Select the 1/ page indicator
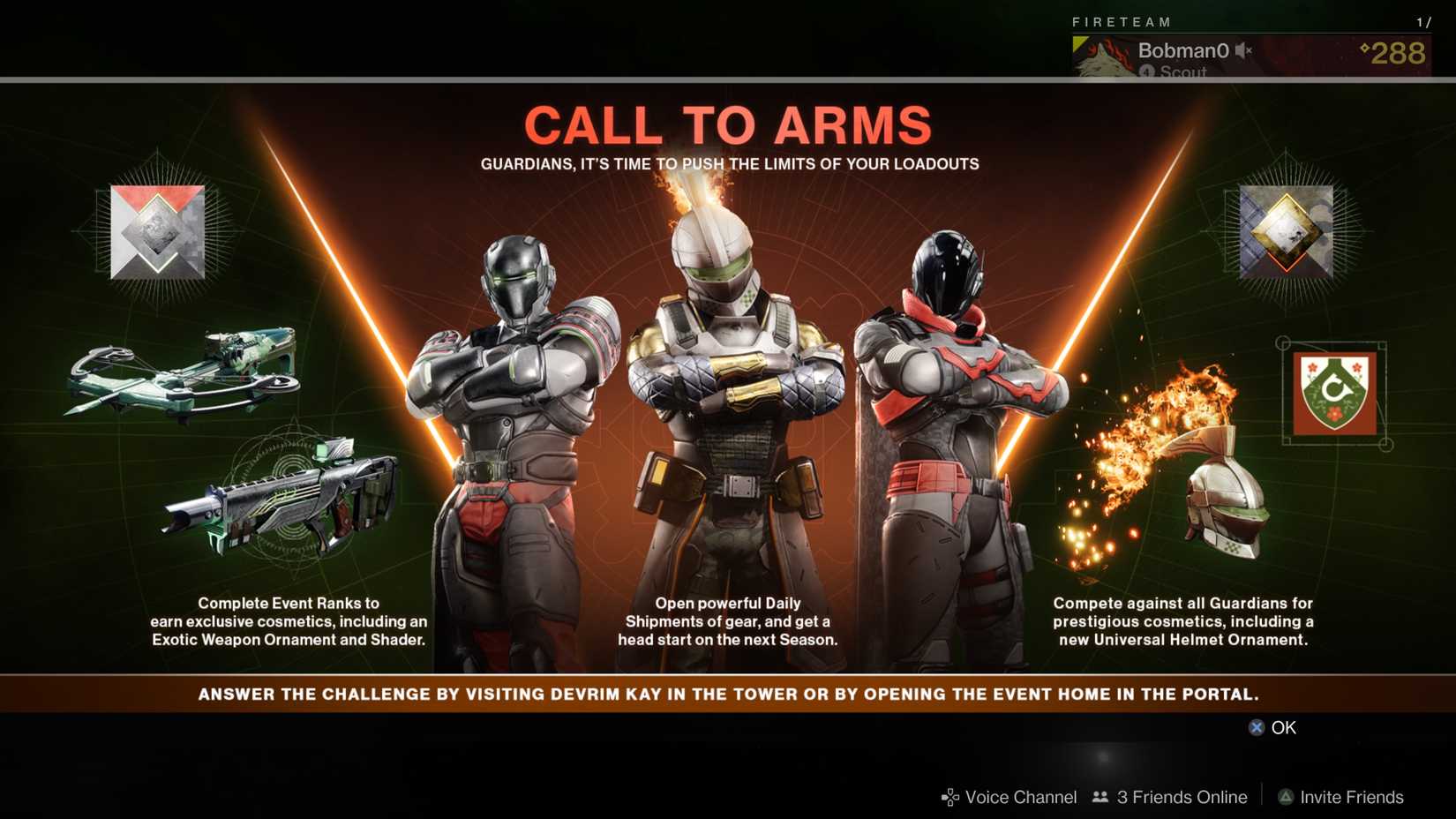Image resolution: width=1456 pixels, height=819 pixels. [x=1423, y=23]
